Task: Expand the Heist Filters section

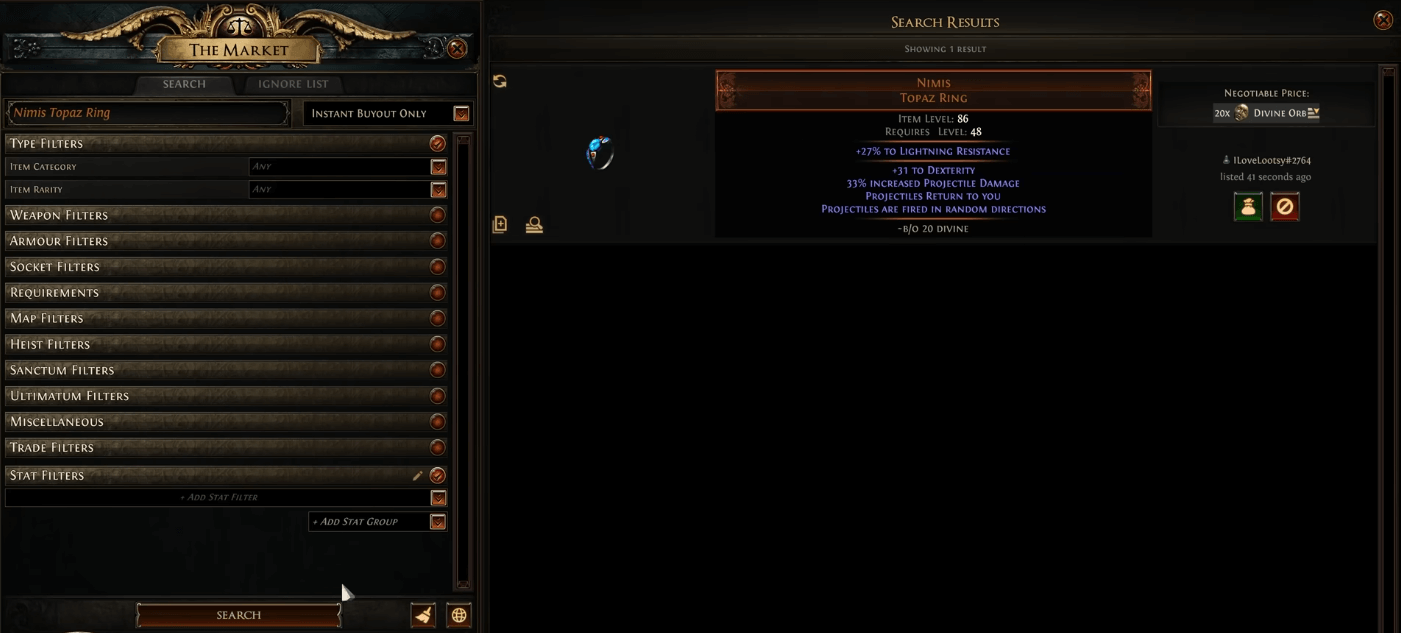Action: pos(225,344)
